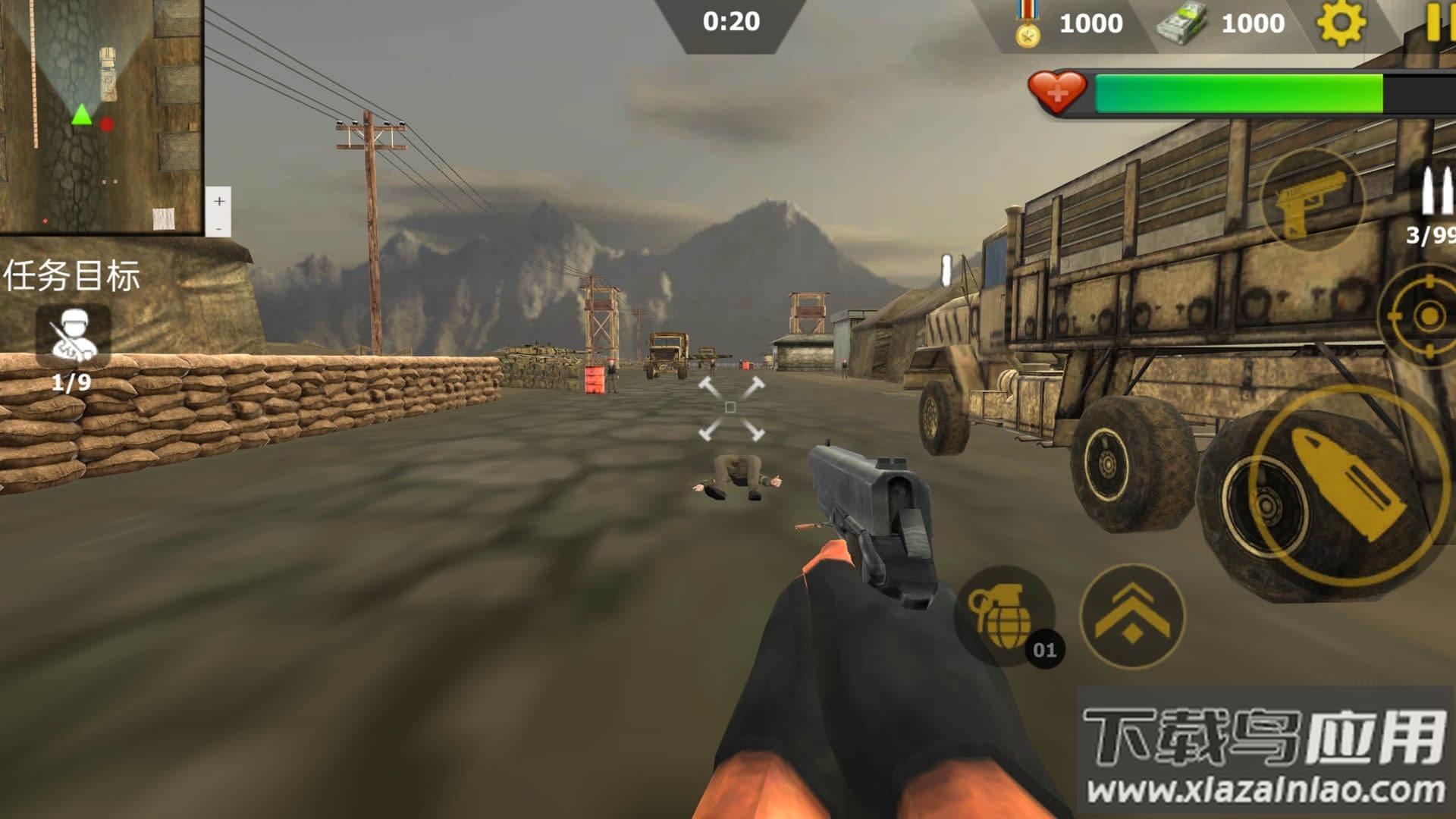Click the gold medal currency icon

coord(1028,26)
